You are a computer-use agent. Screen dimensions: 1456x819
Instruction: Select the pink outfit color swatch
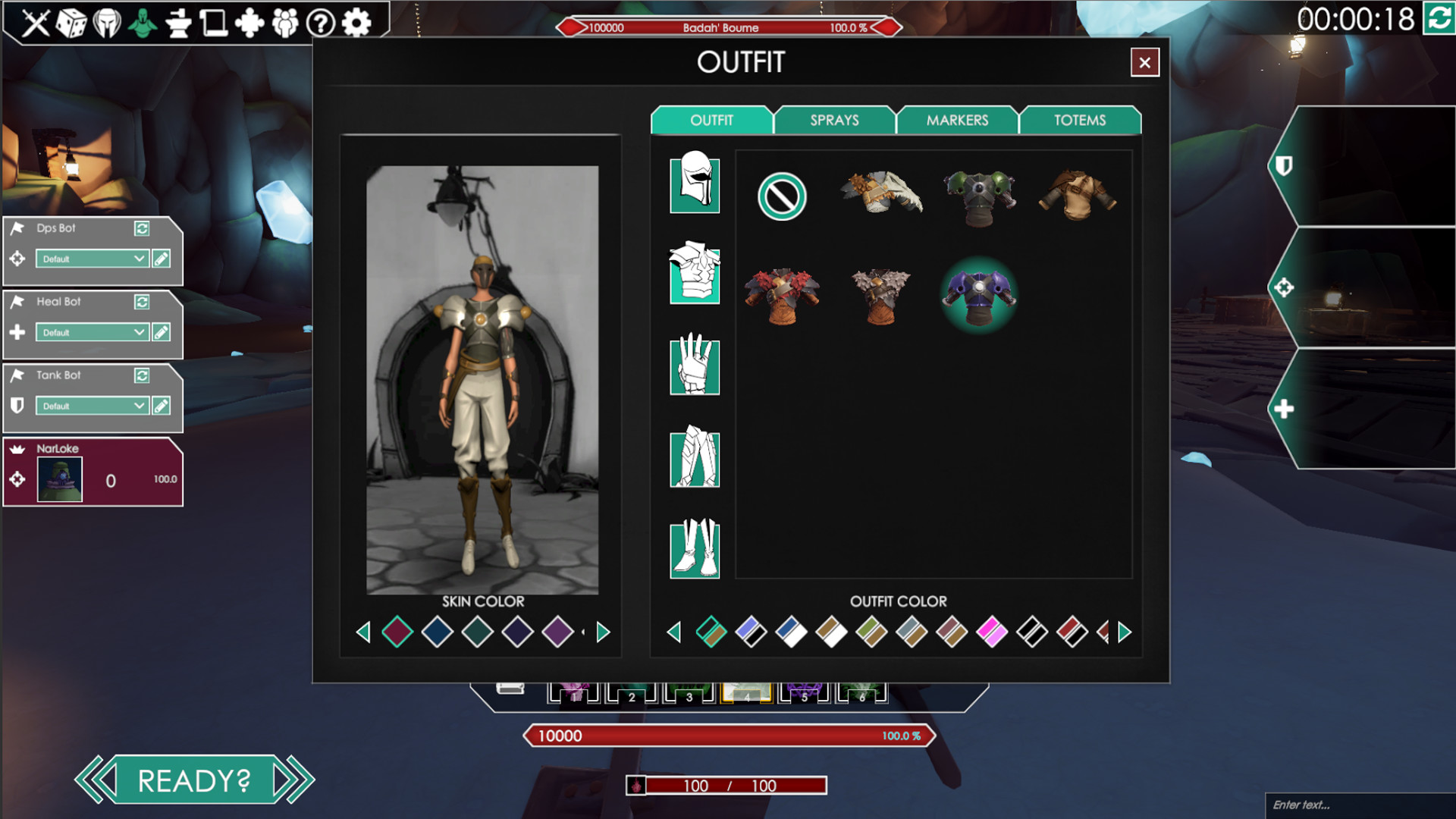pos(993,631)
